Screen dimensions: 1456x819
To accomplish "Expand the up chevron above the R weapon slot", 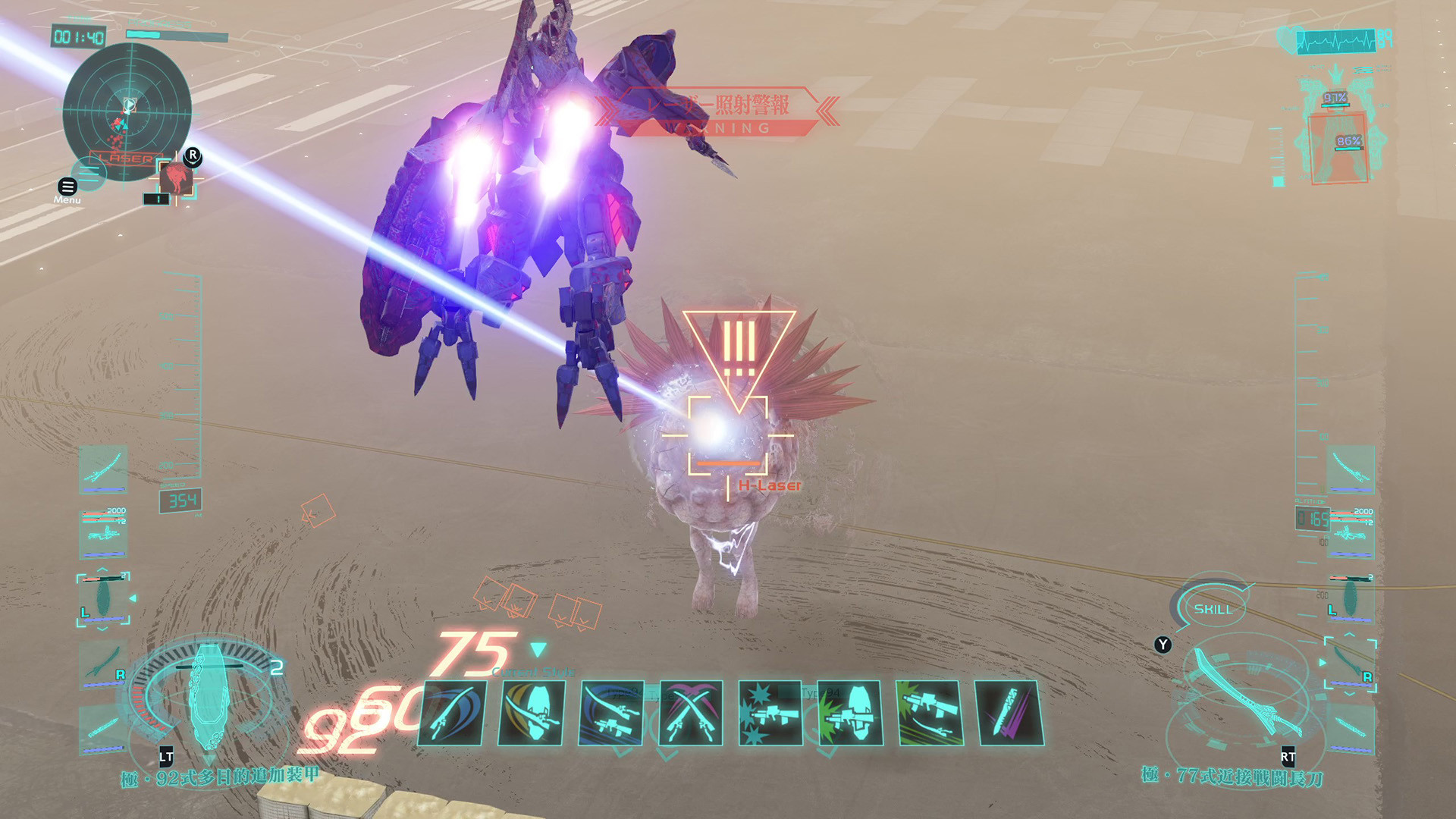I will click(1349, 634).
